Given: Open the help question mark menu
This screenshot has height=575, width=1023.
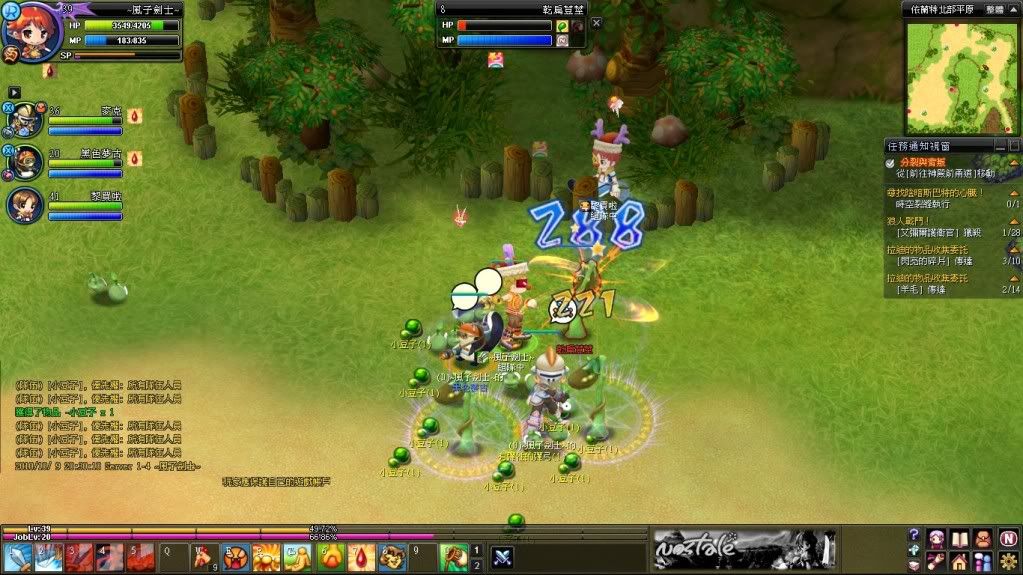Looking at the screenshot, I should point(913,536).
